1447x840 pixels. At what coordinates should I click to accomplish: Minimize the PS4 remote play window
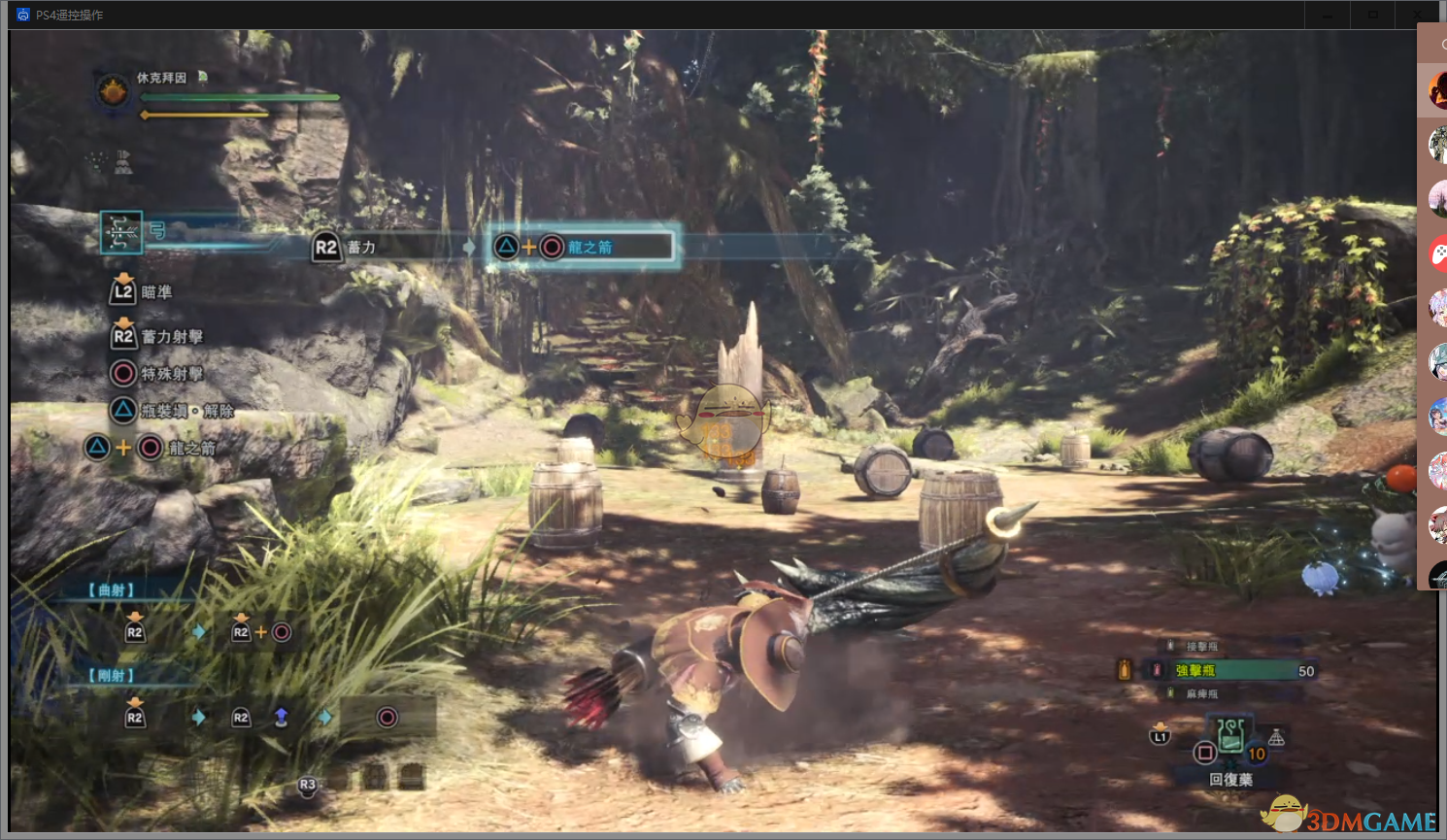1328,15
